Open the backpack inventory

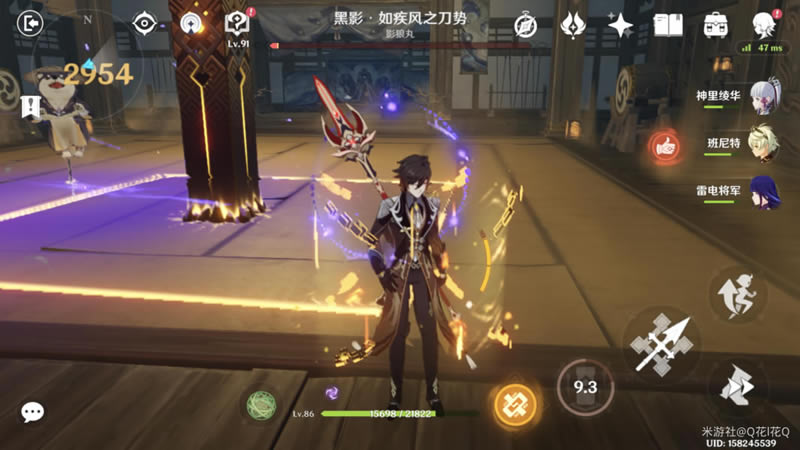715,25
